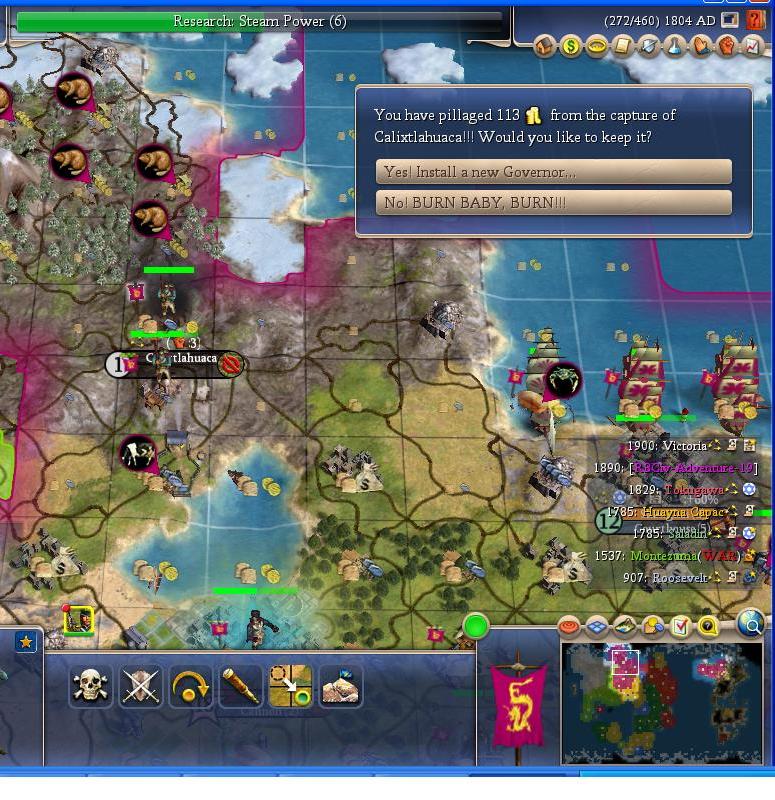Click the minimap world overview
Screen dimensions: 775x800
click(x=660, y=702)
